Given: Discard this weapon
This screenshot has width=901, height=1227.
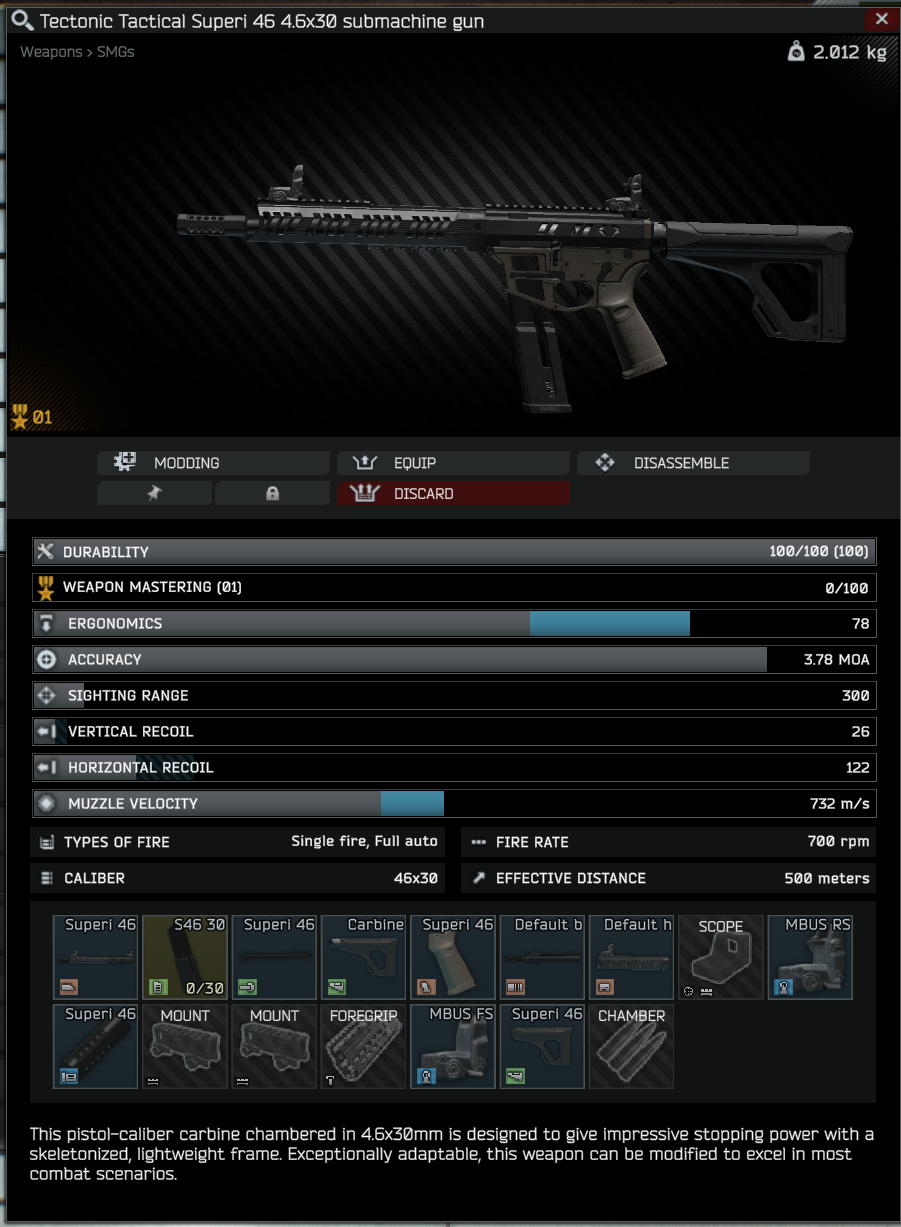Looking at the screenshot, I should (453, 493).
